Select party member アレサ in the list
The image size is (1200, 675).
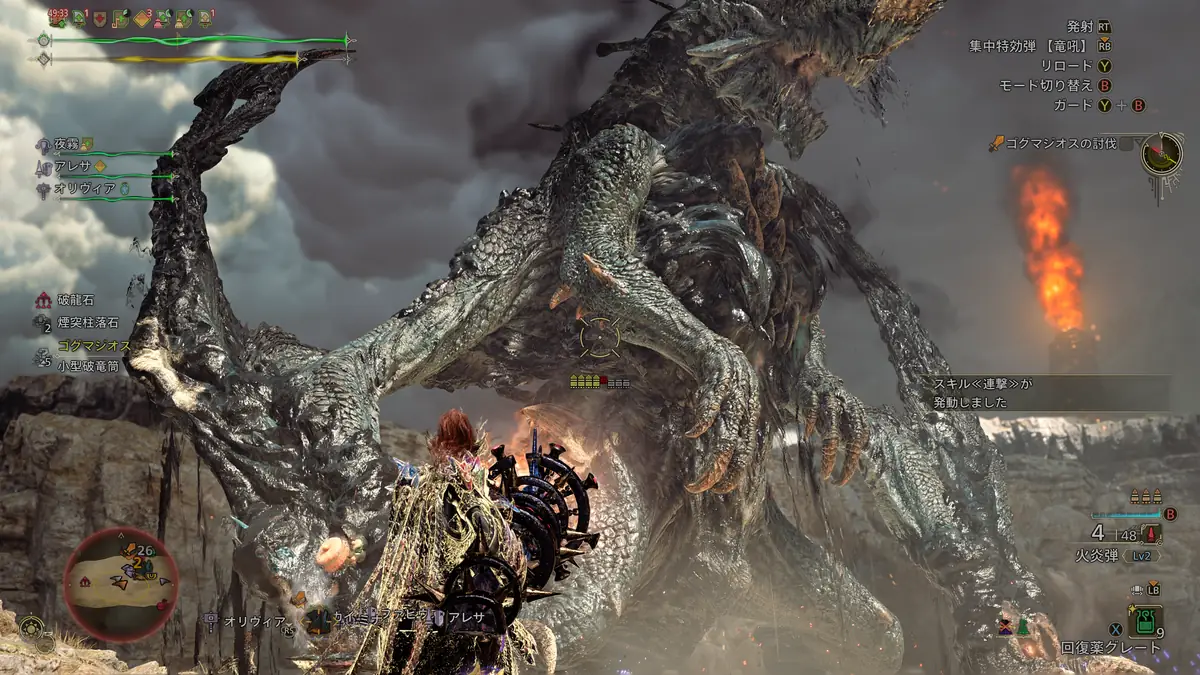(73, 167)
